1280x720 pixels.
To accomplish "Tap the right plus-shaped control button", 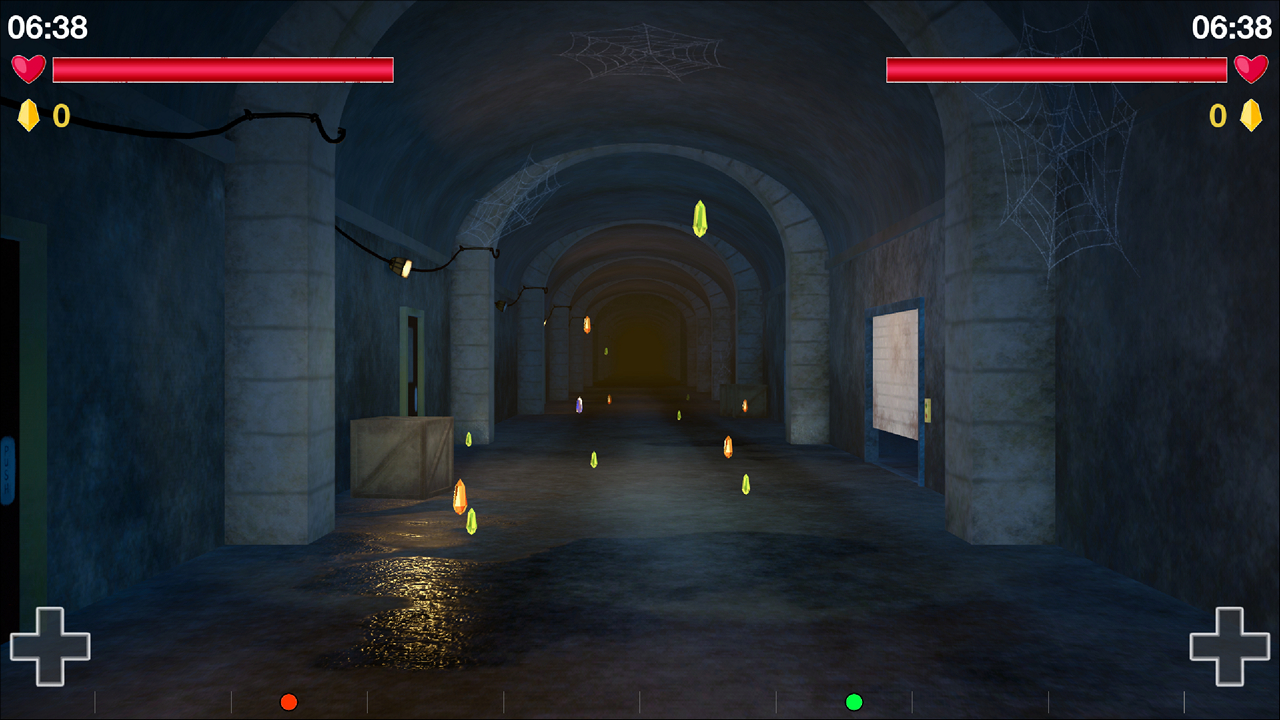I will [1229, 646].
